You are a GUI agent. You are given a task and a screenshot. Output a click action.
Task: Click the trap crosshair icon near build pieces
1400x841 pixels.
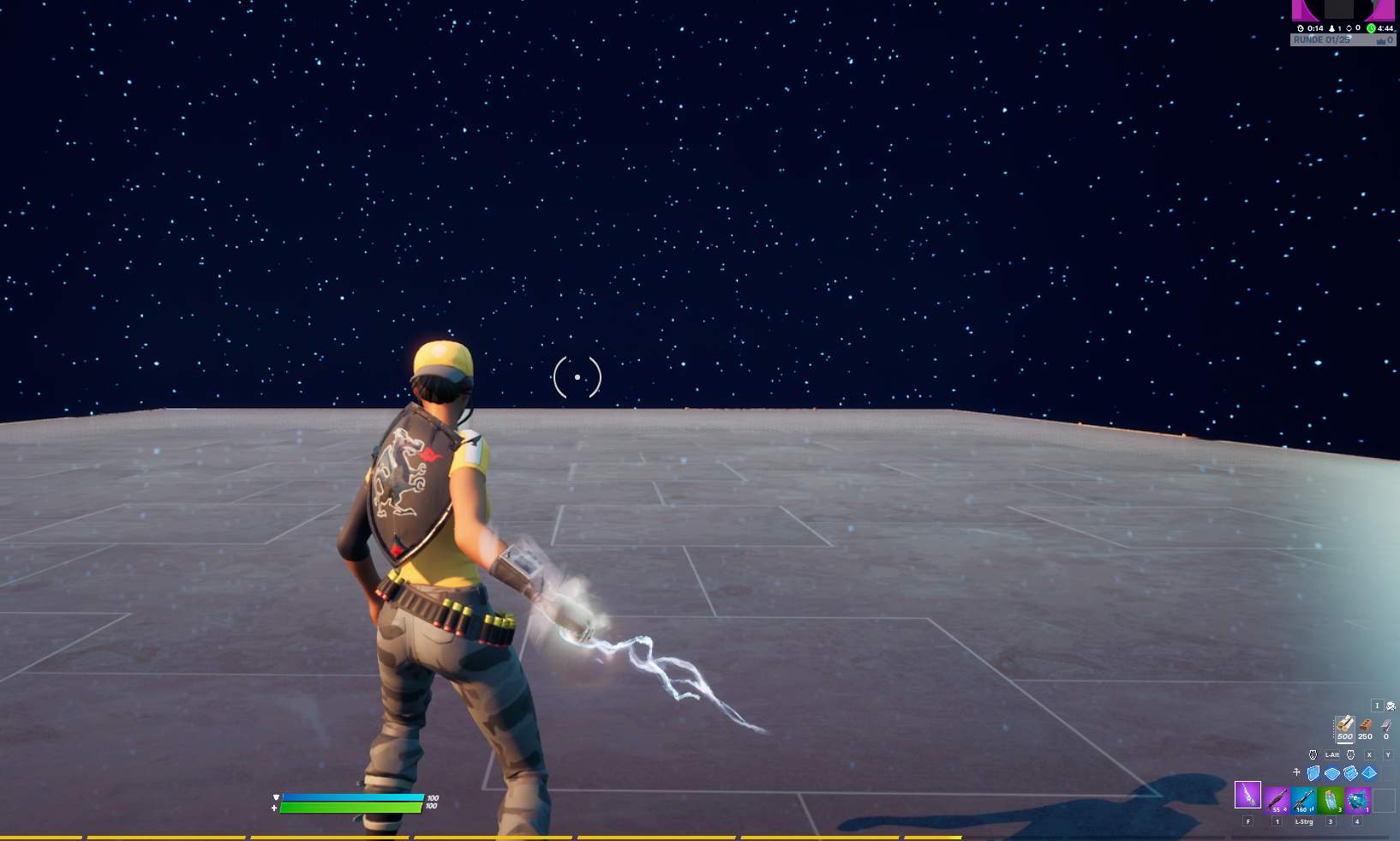(x=1297, y=772)
